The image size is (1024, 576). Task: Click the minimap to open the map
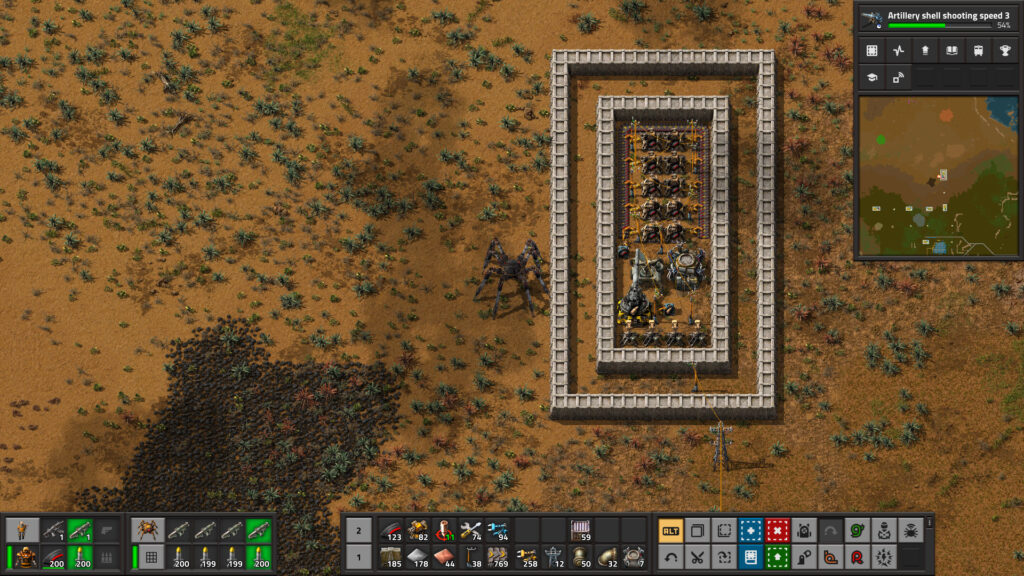938,175
